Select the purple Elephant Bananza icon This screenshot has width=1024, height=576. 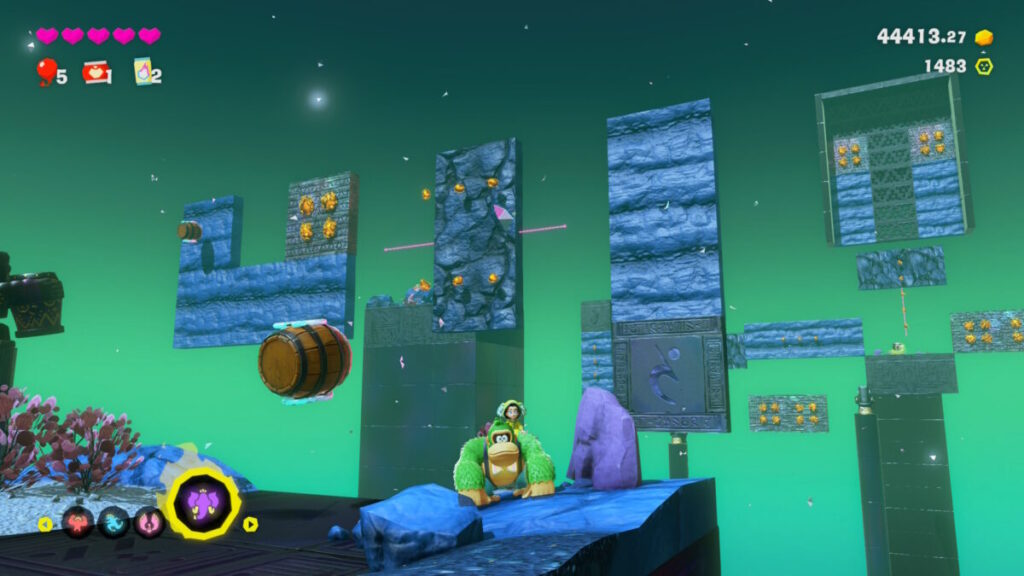click(x=203, y=504)
